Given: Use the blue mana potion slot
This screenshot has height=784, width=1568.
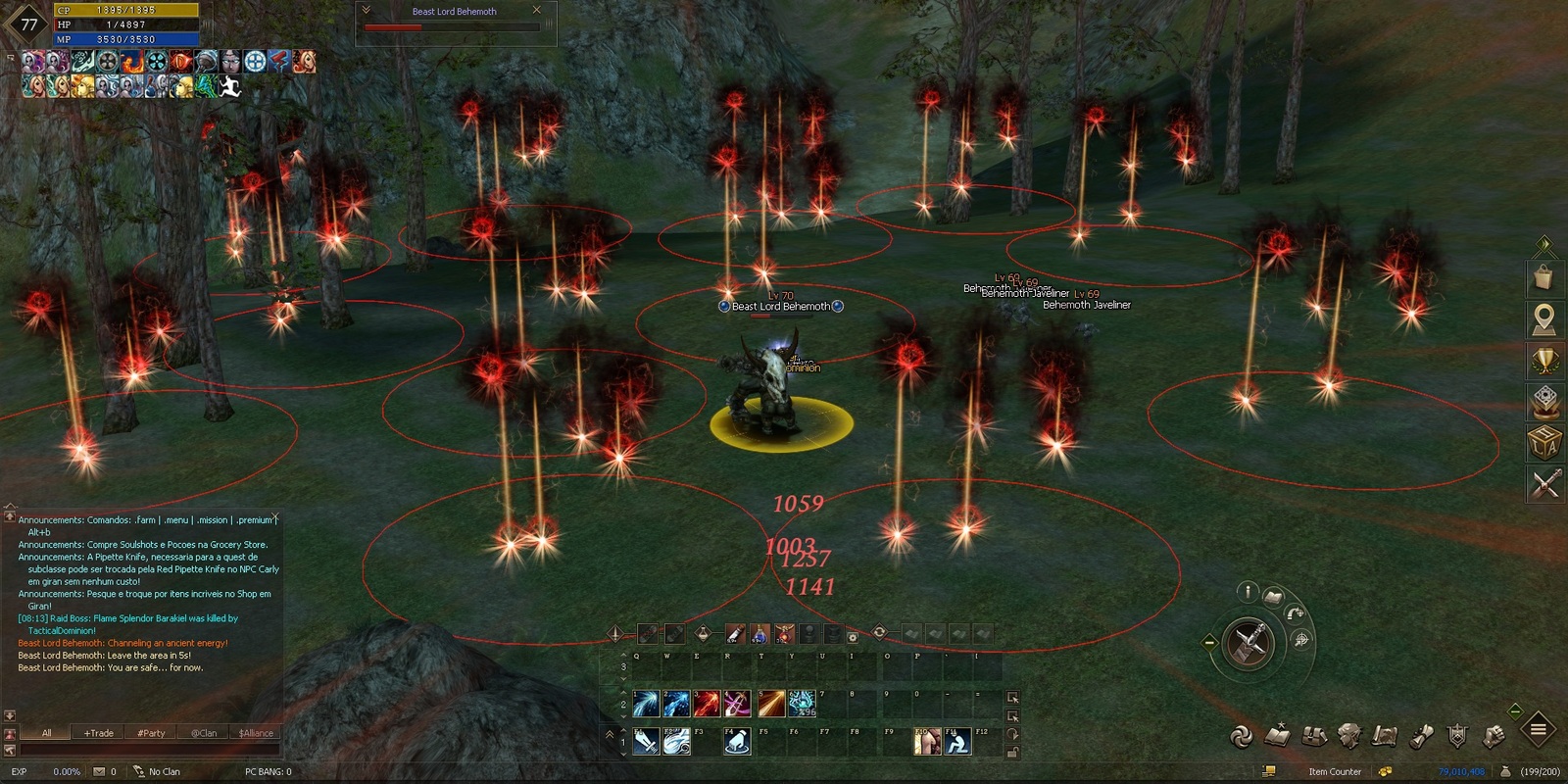Looking at the screenshot, I should coord(759,634).
